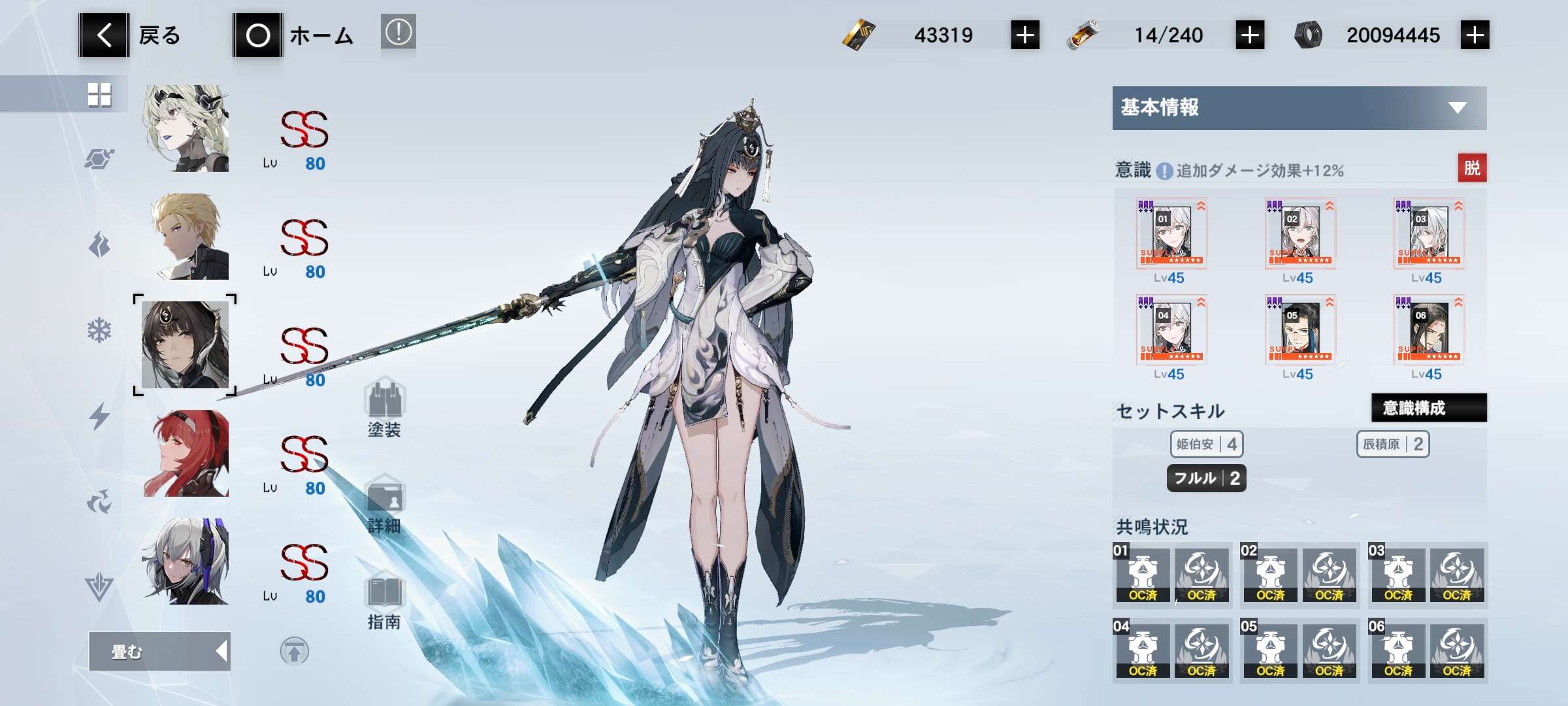
Task: Go back with the 戻る button
Action: [x=131, y=35]
